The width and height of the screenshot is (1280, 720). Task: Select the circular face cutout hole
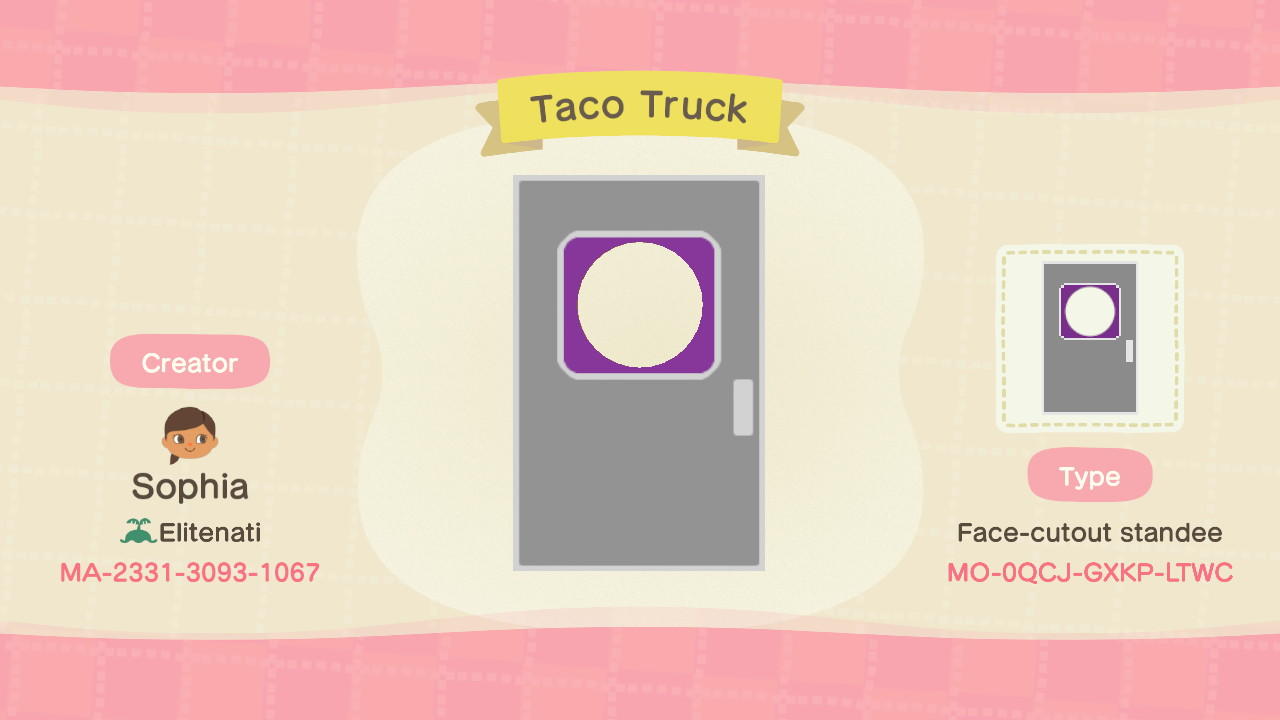point(639,304)
